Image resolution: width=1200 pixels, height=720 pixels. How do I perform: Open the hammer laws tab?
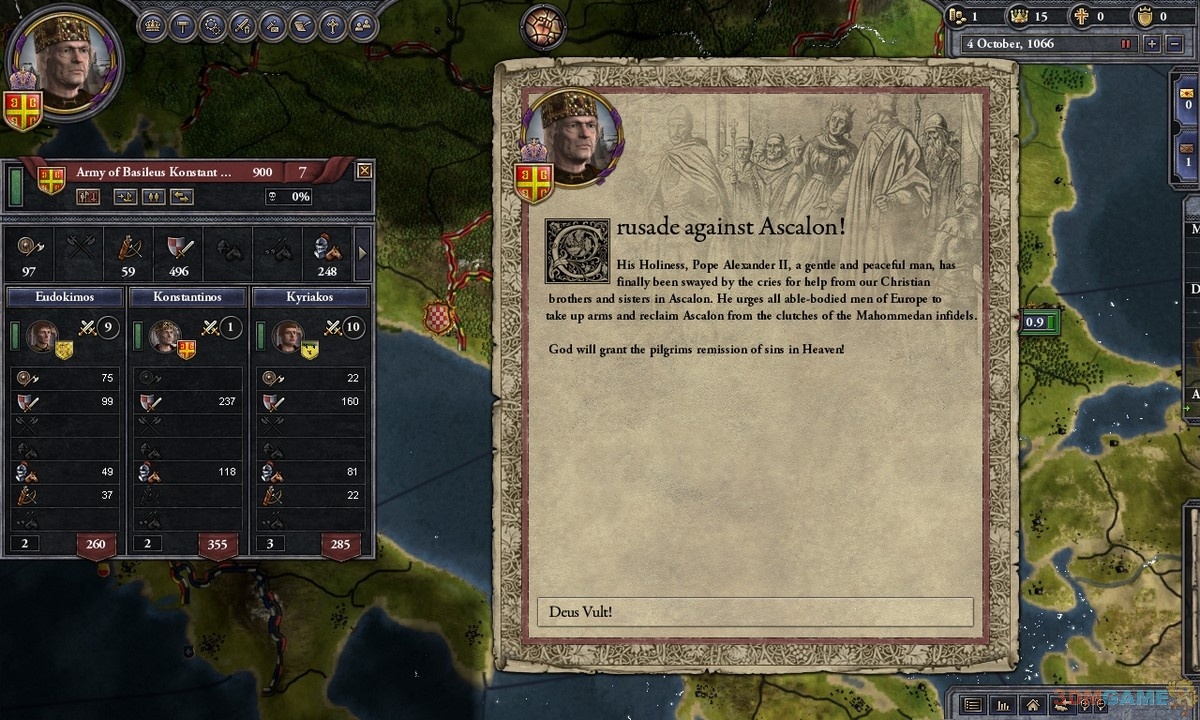pos(182,26)
